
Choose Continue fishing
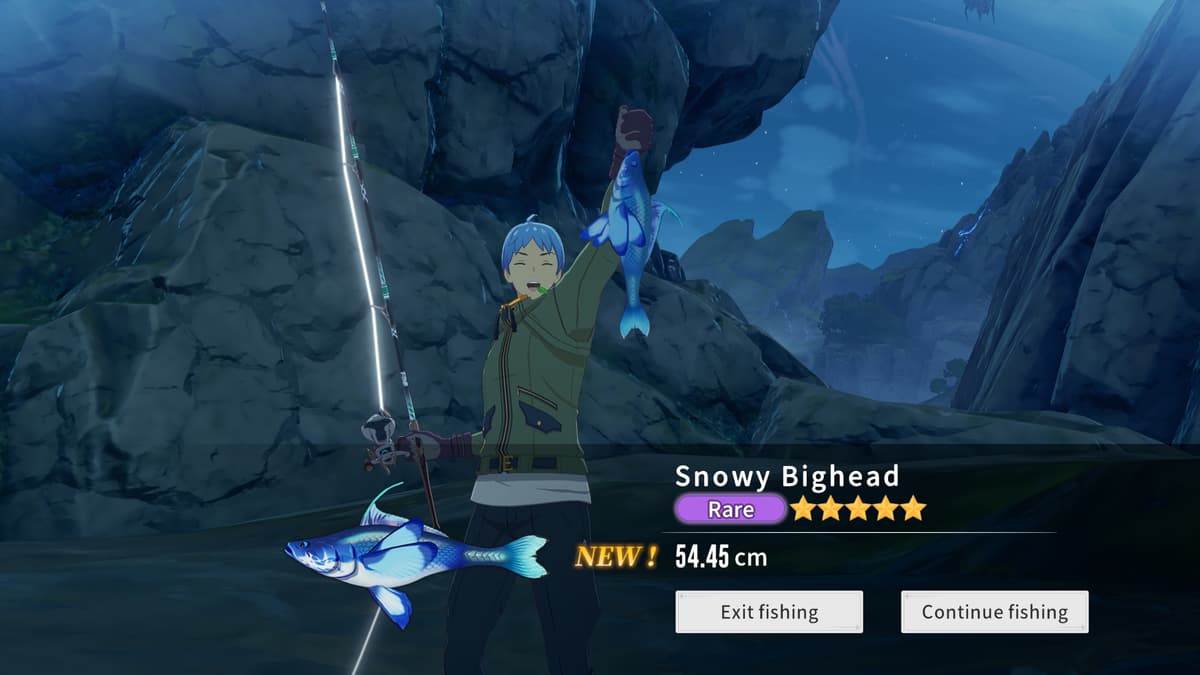click(x=994, y=612)
